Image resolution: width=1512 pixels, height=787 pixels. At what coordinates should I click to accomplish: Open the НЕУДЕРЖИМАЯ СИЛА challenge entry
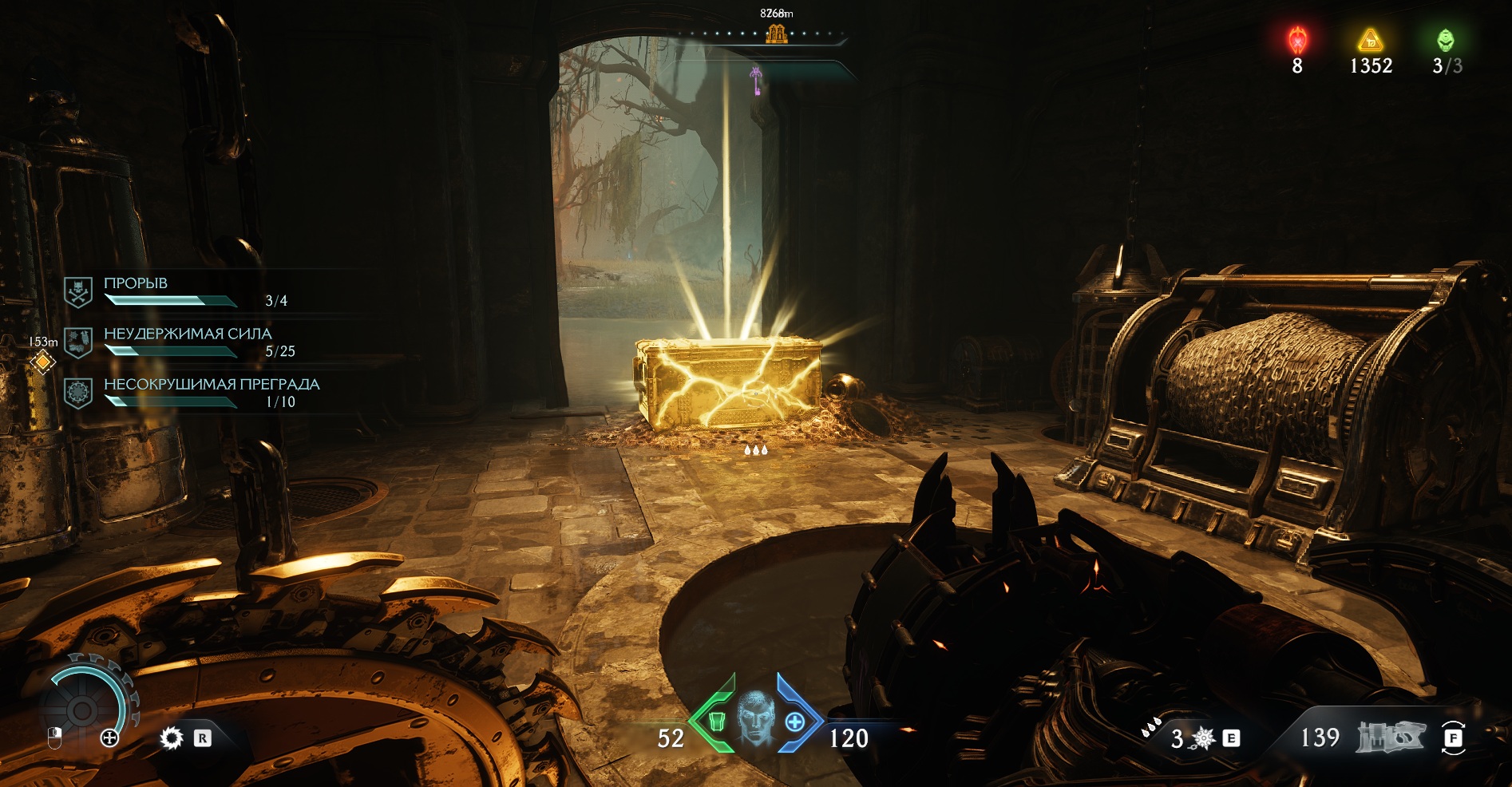click(x=188, y=341)
